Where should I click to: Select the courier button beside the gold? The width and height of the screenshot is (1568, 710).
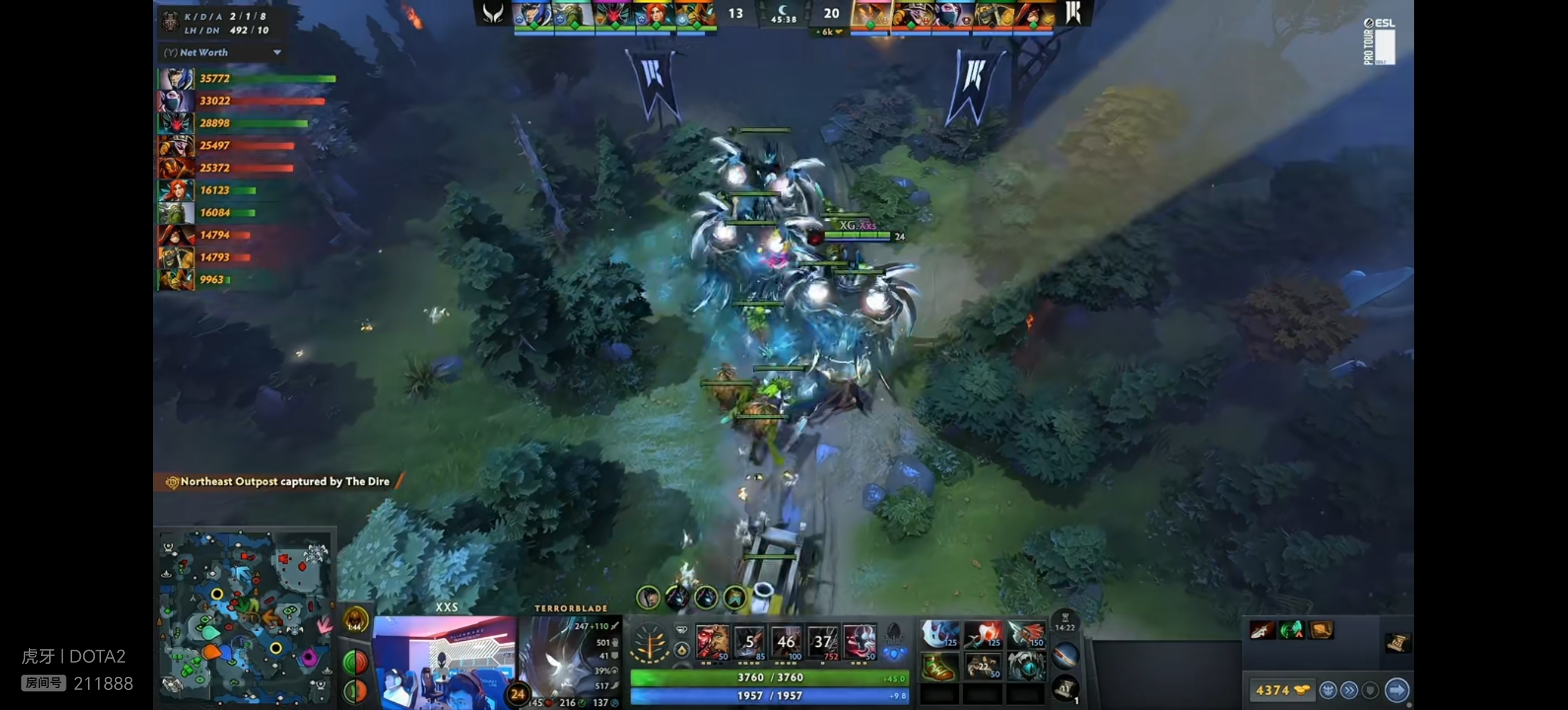coord(1328,690)
